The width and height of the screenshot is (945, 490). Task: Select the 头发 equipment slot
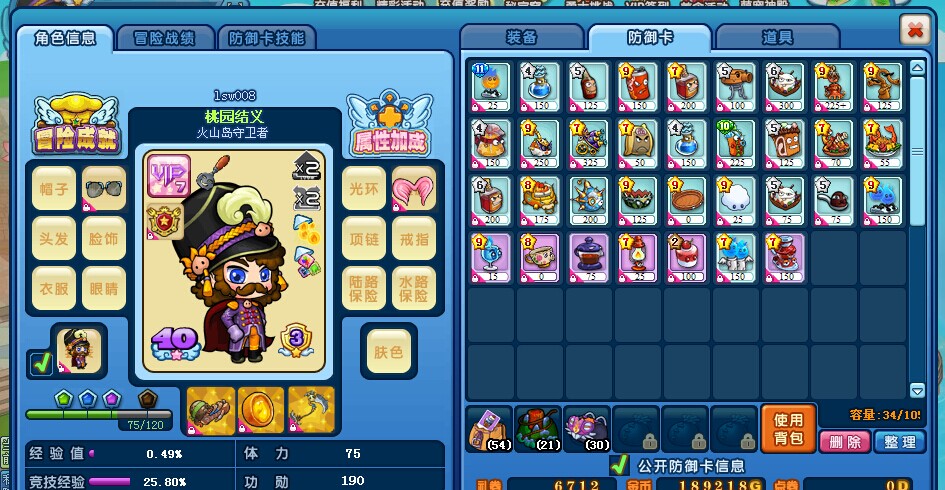tap(54, 237)
